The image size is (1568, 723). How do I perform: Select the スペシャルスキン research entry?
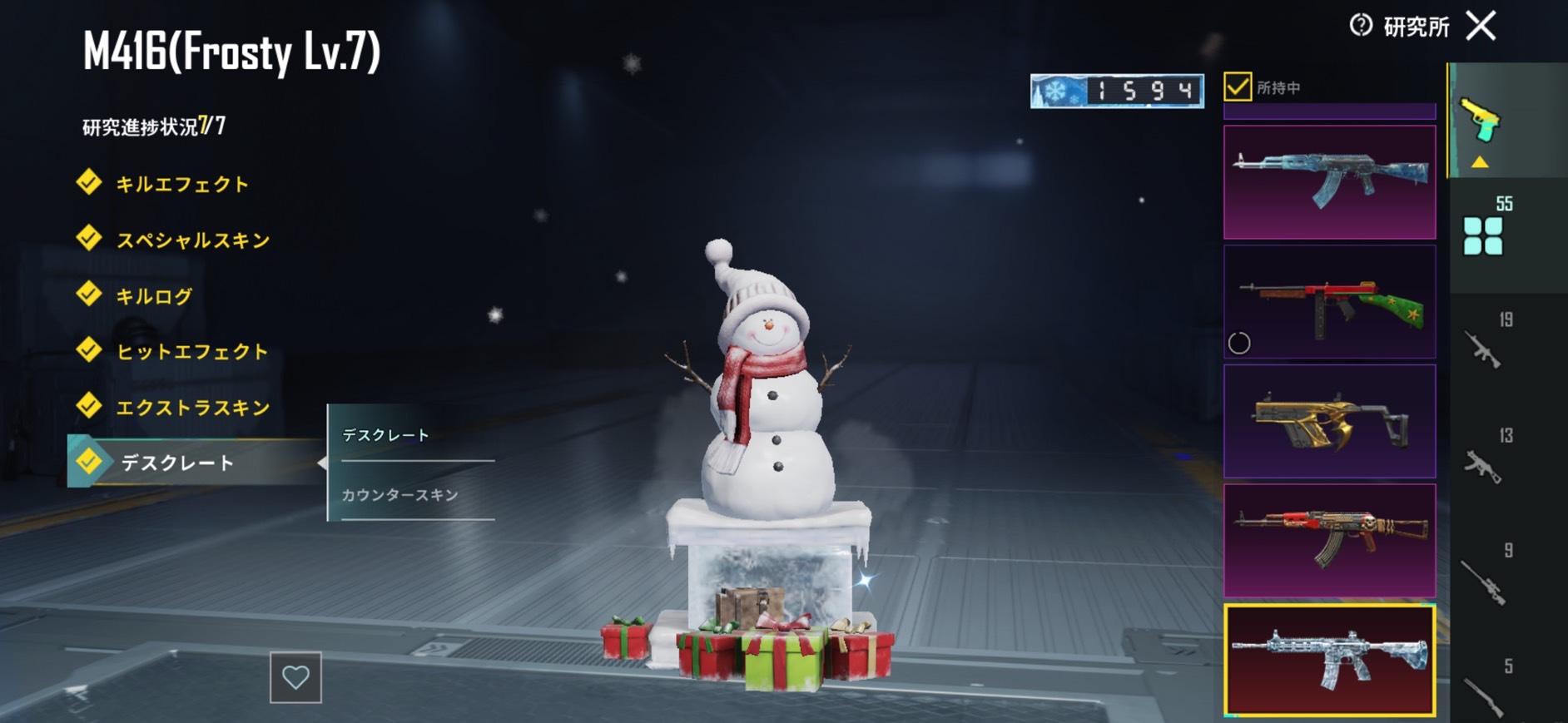[192, 240]
